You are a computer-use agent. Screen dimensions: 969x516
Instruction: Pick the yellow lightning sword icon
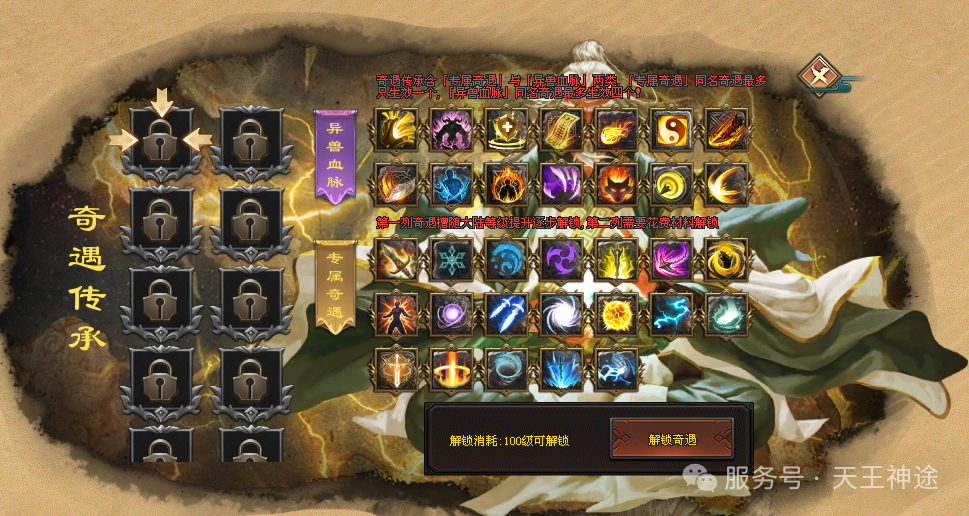616,260
